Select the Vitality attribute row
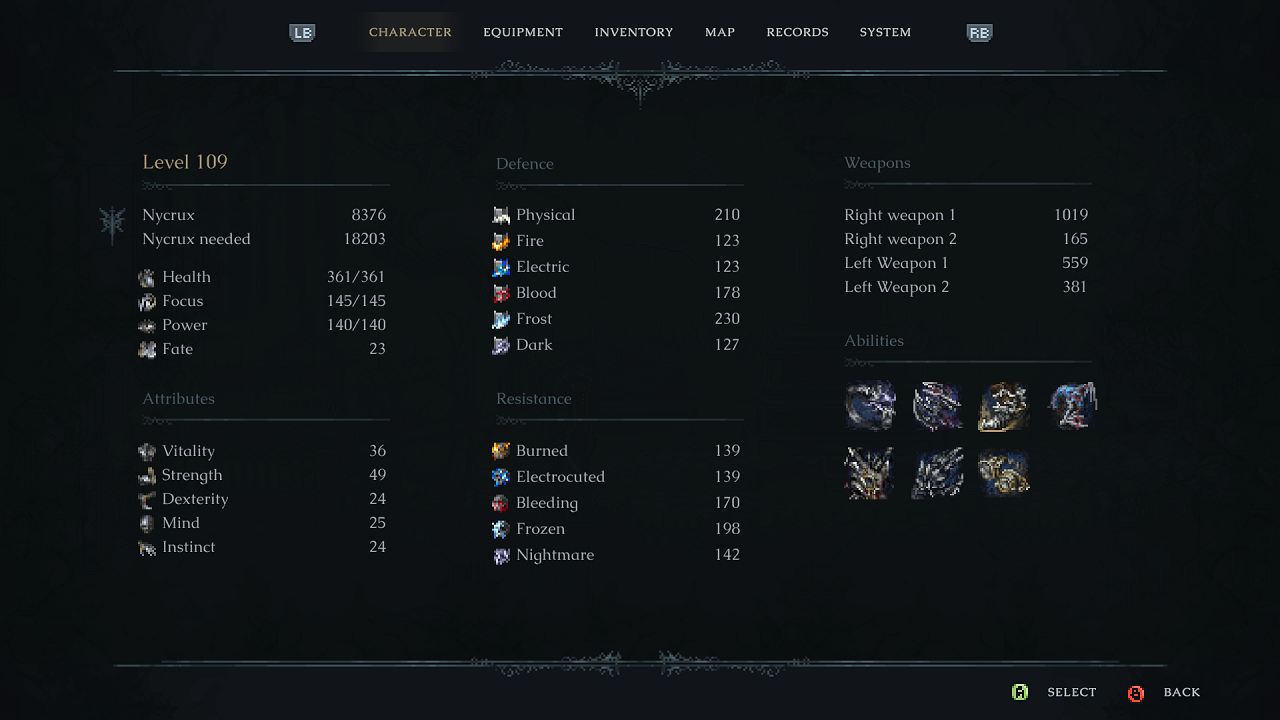Viewport: 1280px width, 720px height. pyautogui.click(x=264, y=451)
